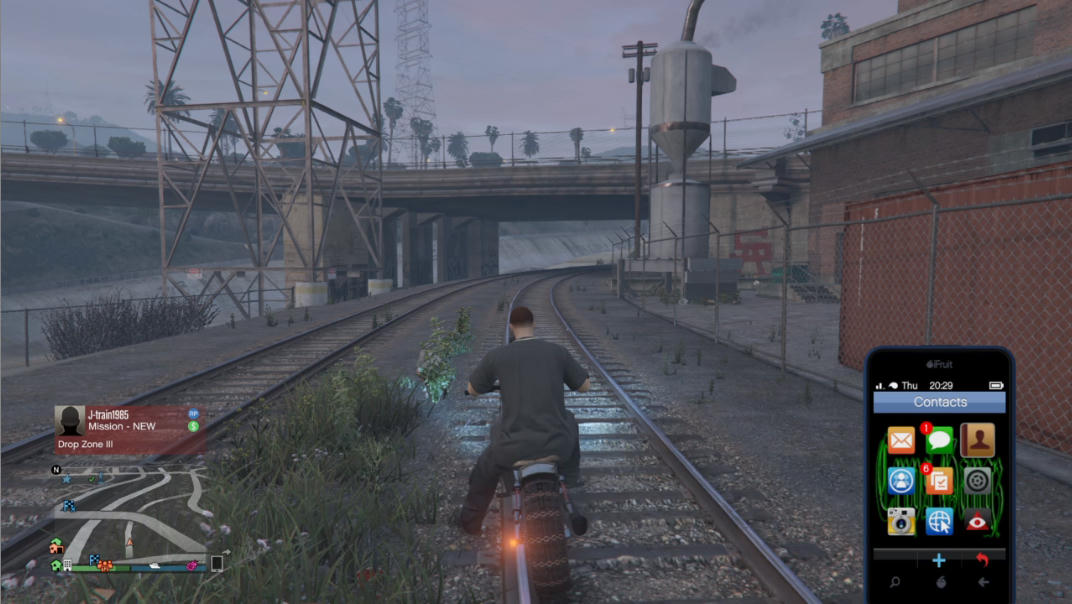Screen dimensions: 1072x604
Task: Select the blue star marker on minimap
Action: coord(67,479)
